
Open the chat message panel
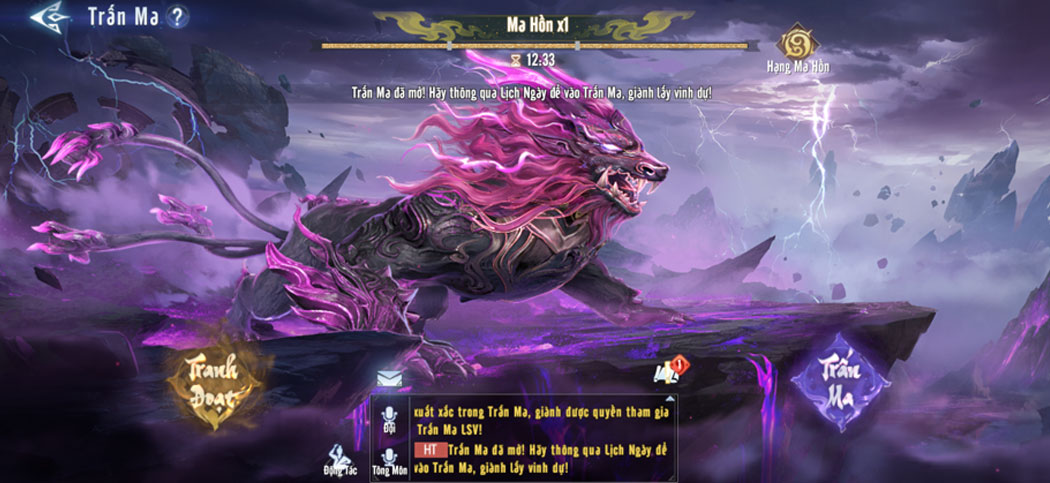pos(540,438)
